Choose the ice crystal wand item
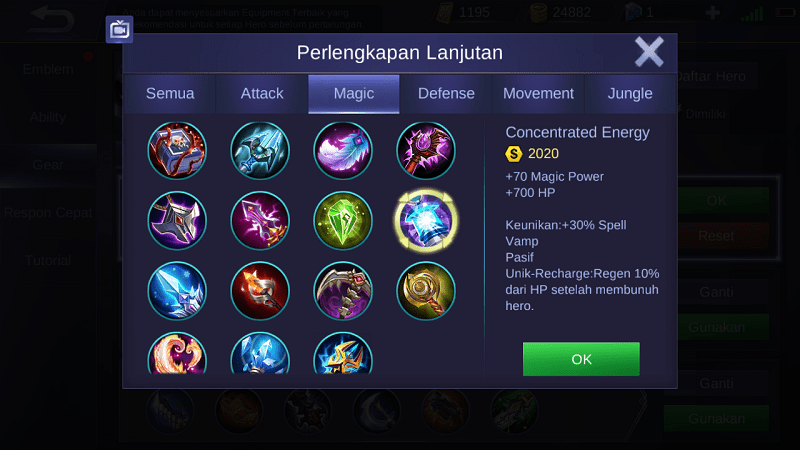The width and height of the screenshot is (800, 450). tap(177, 290)
